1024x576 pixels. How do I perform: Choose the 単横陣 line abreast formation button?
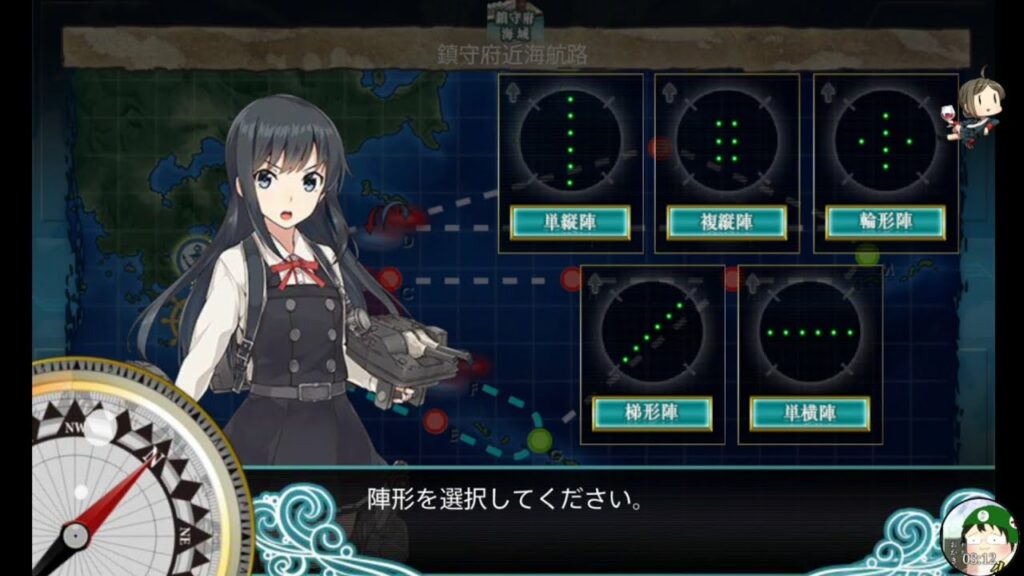[810, 413]
